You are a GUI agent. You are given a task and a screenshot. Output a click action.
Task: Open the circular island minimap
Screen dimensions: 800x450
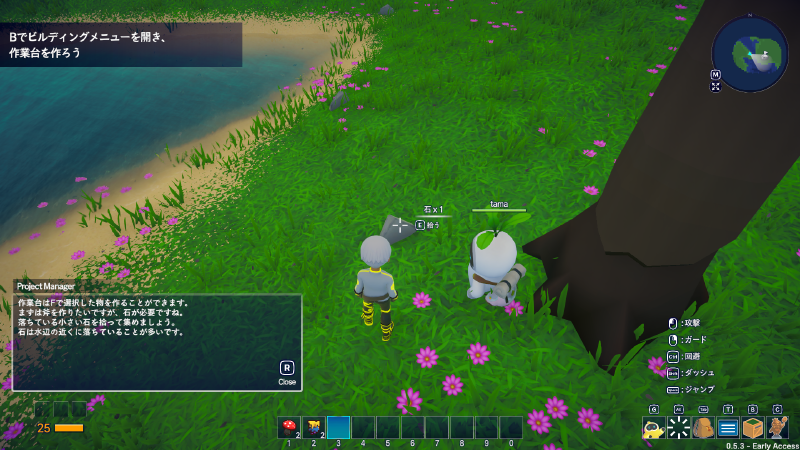point(750,54)
